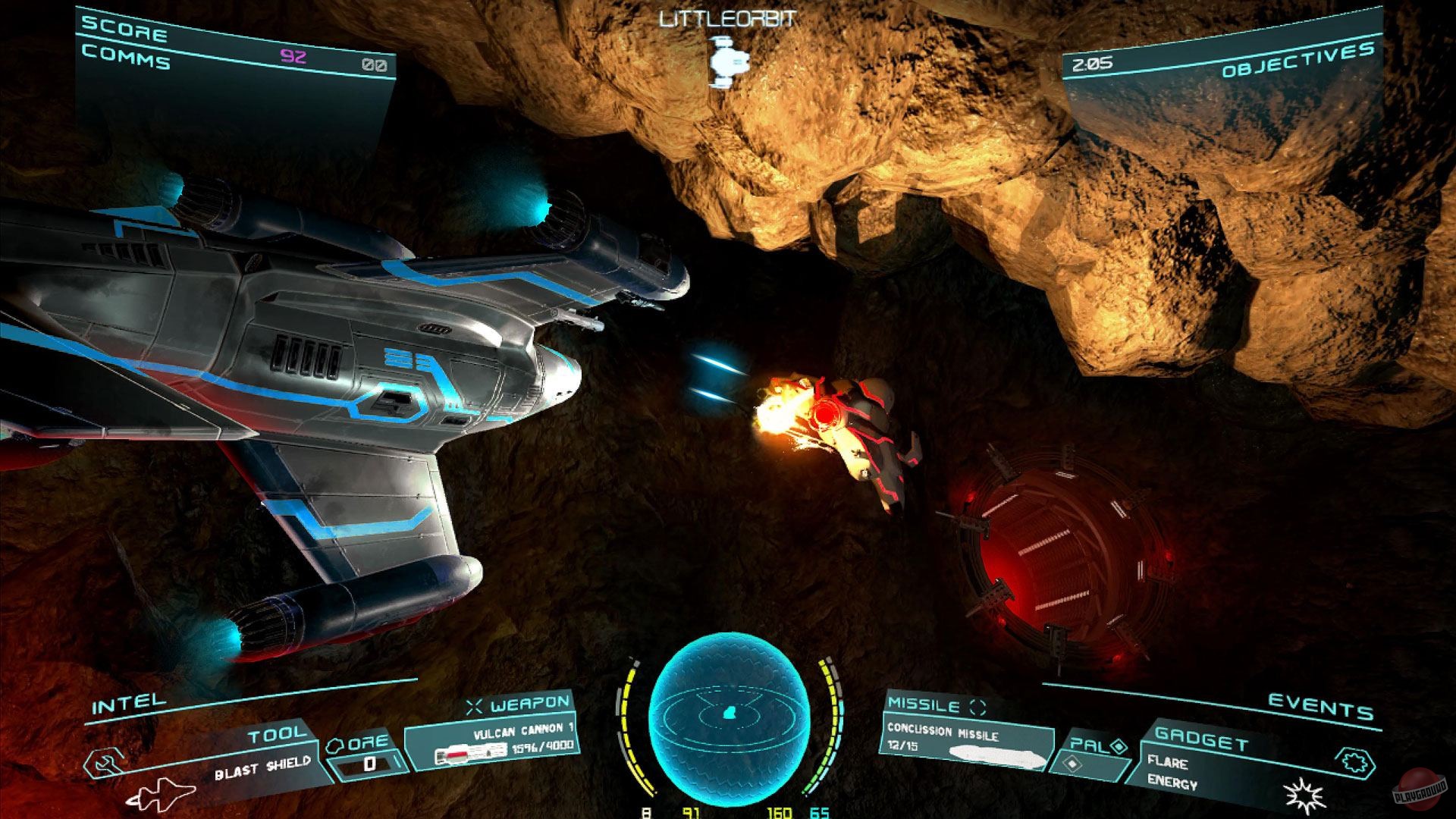Image resolution: width=1456 pixels, height=819 pixels.
Task: Click the ship silhouette icon in the Intel panel
Action: coord(165,794)
